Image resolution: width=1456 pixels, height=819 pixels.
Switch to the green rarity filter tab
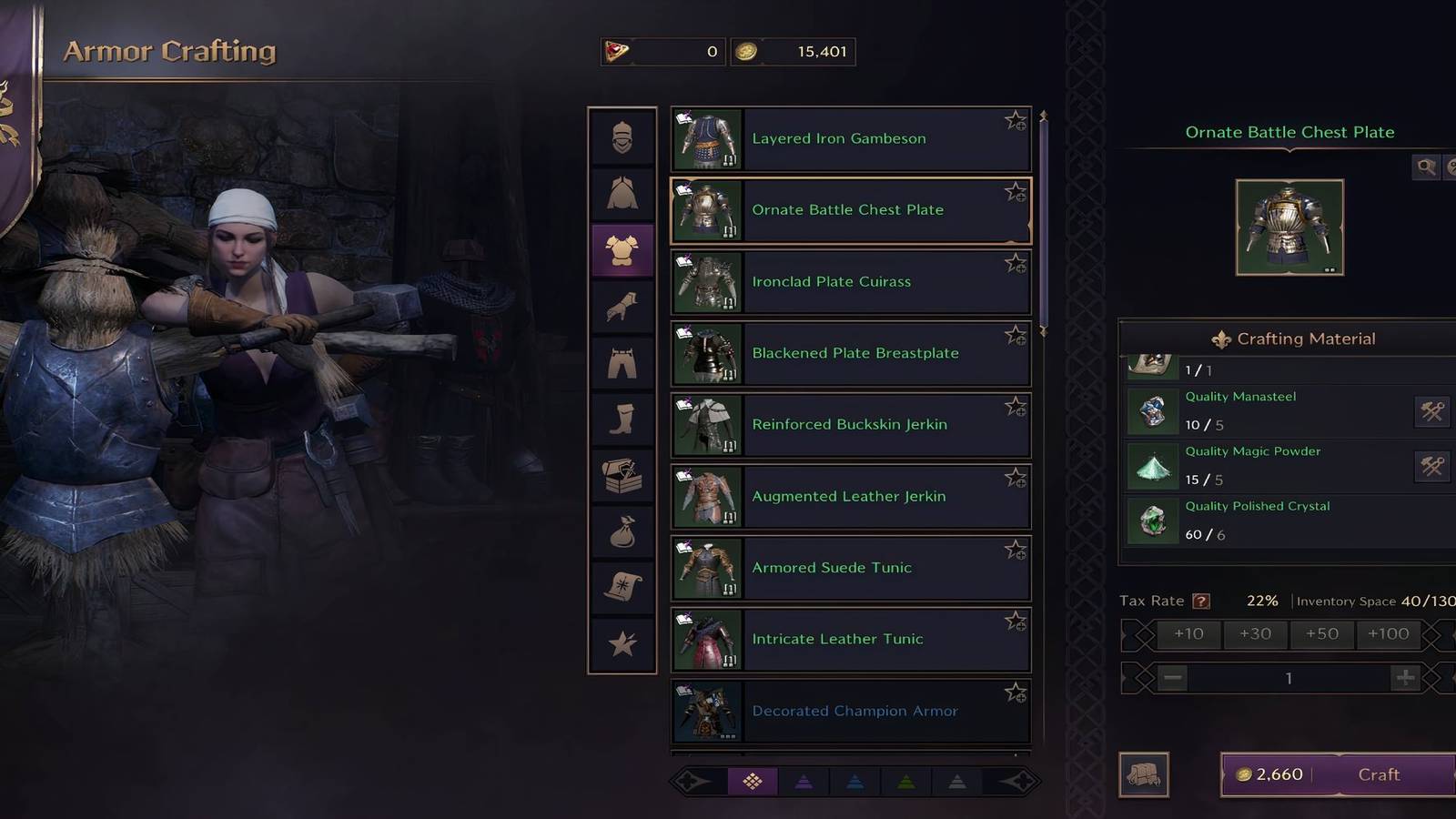pyautogui.click(x=905, y=781)
